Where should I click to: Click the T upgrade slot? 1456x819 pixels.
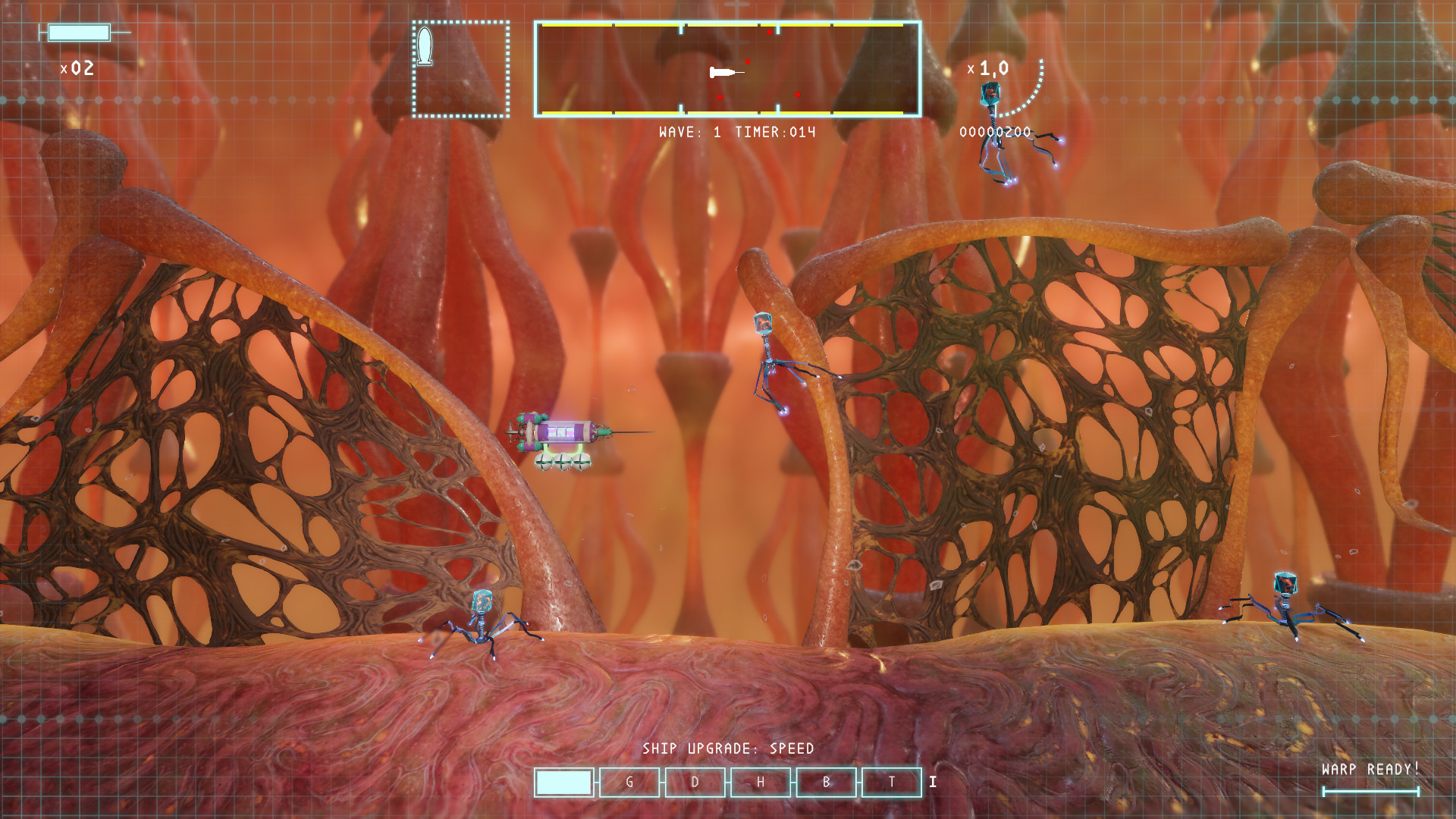[x=892, y=783]
